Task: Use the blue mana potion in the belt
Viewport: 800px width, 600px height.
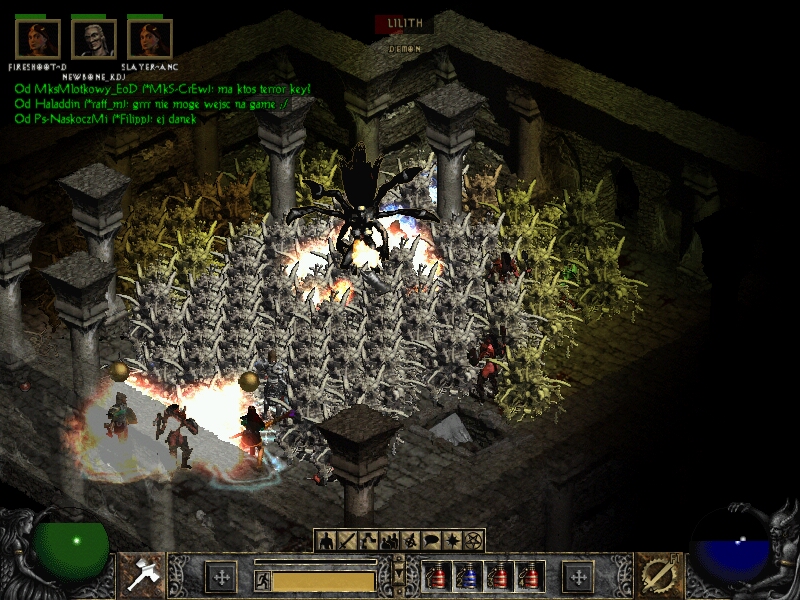Action: [466, 577]
